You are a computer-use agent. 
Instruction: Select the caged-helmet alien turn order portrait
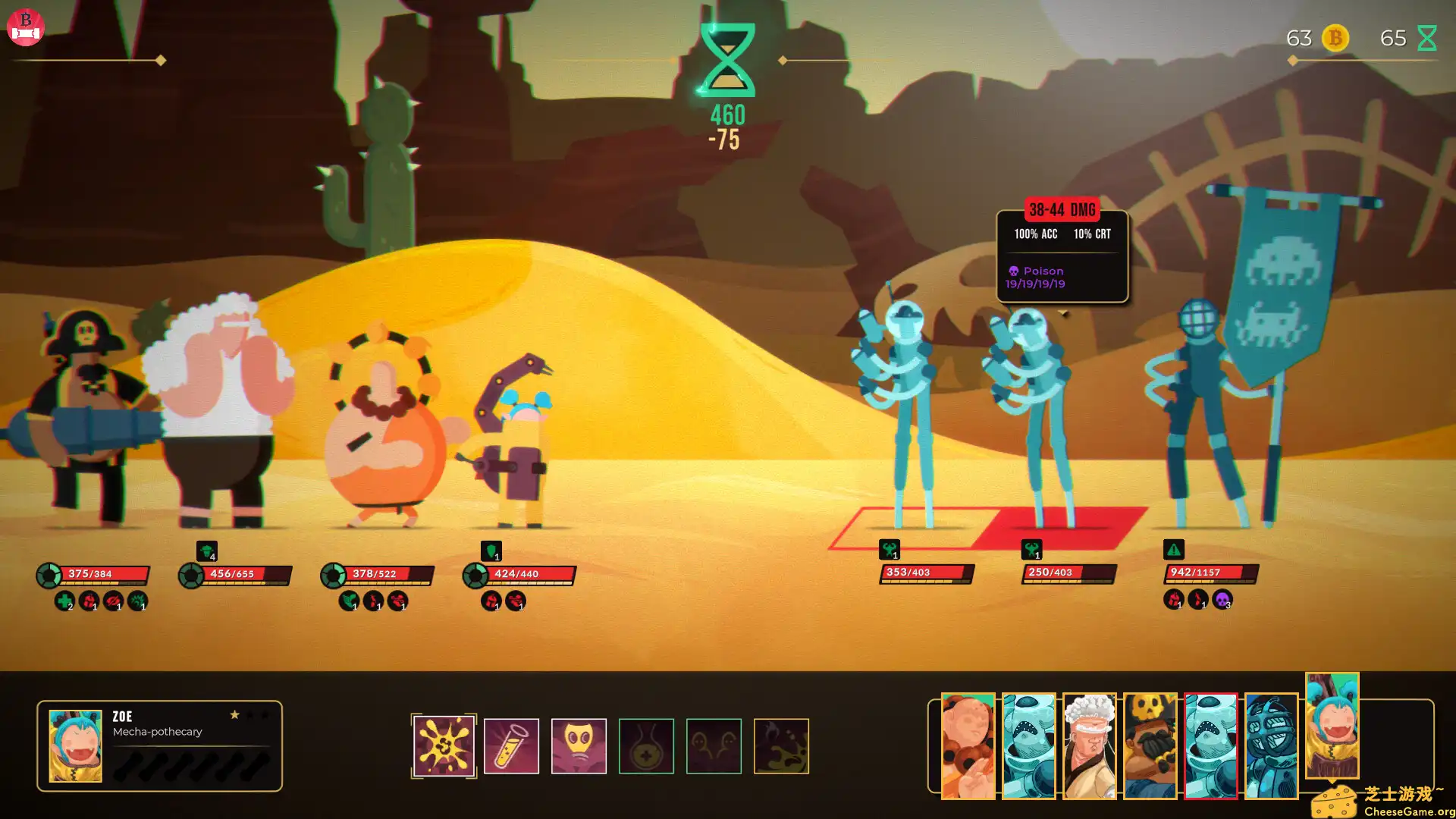pyautogui.click(x=1271, y=746)
